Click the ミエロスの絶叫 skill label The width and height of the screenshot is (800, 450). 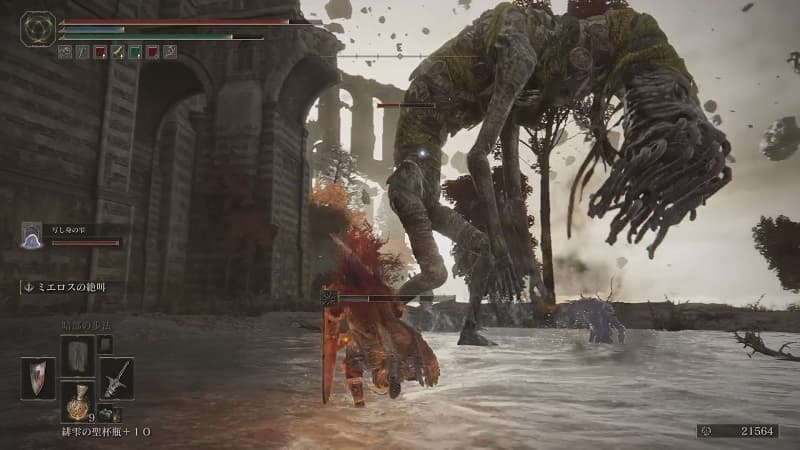point(67,287)
